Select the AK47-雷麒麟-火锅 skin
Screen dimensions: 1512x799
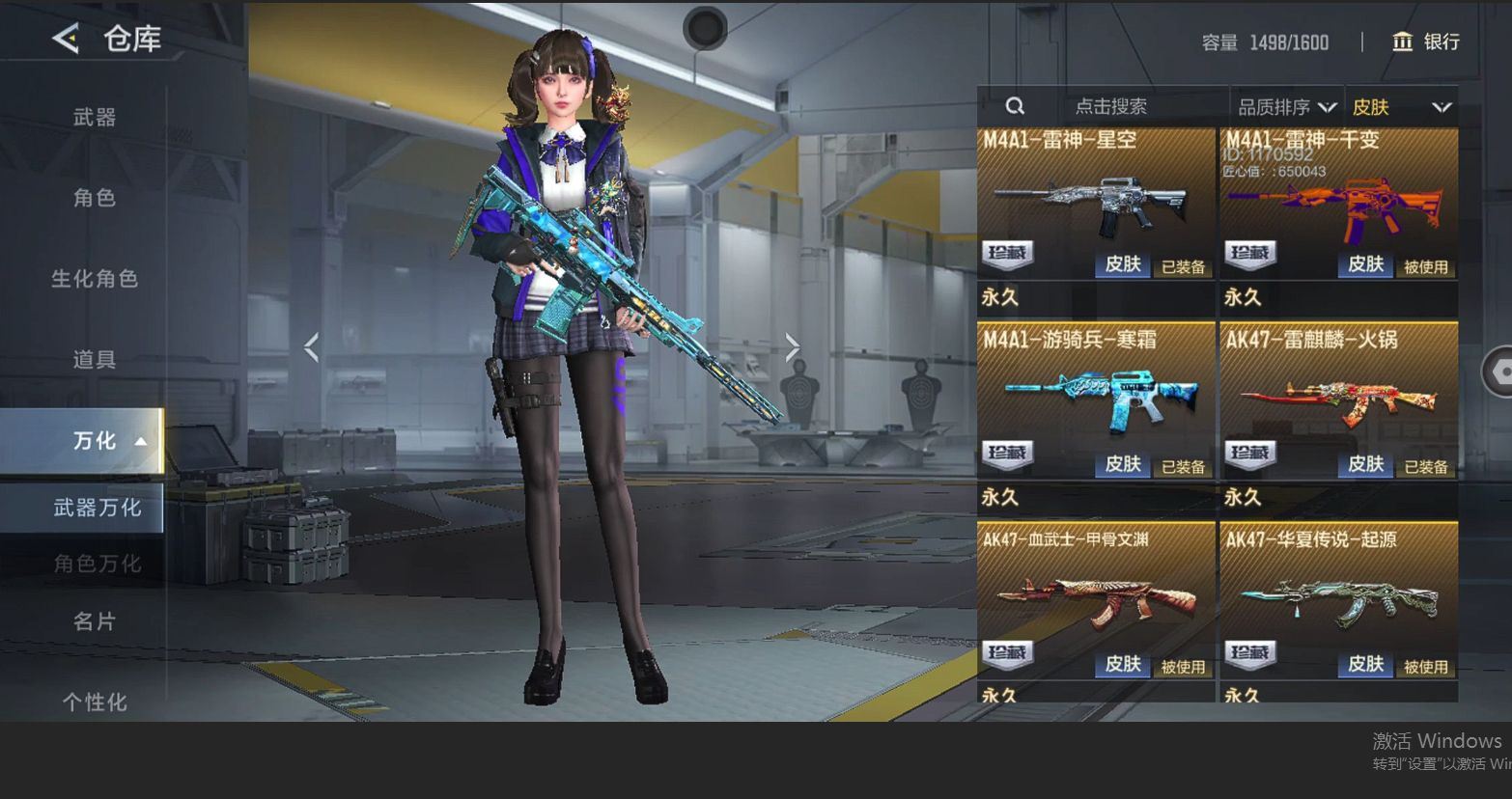pyautogui.click(x=1338, y=401)
